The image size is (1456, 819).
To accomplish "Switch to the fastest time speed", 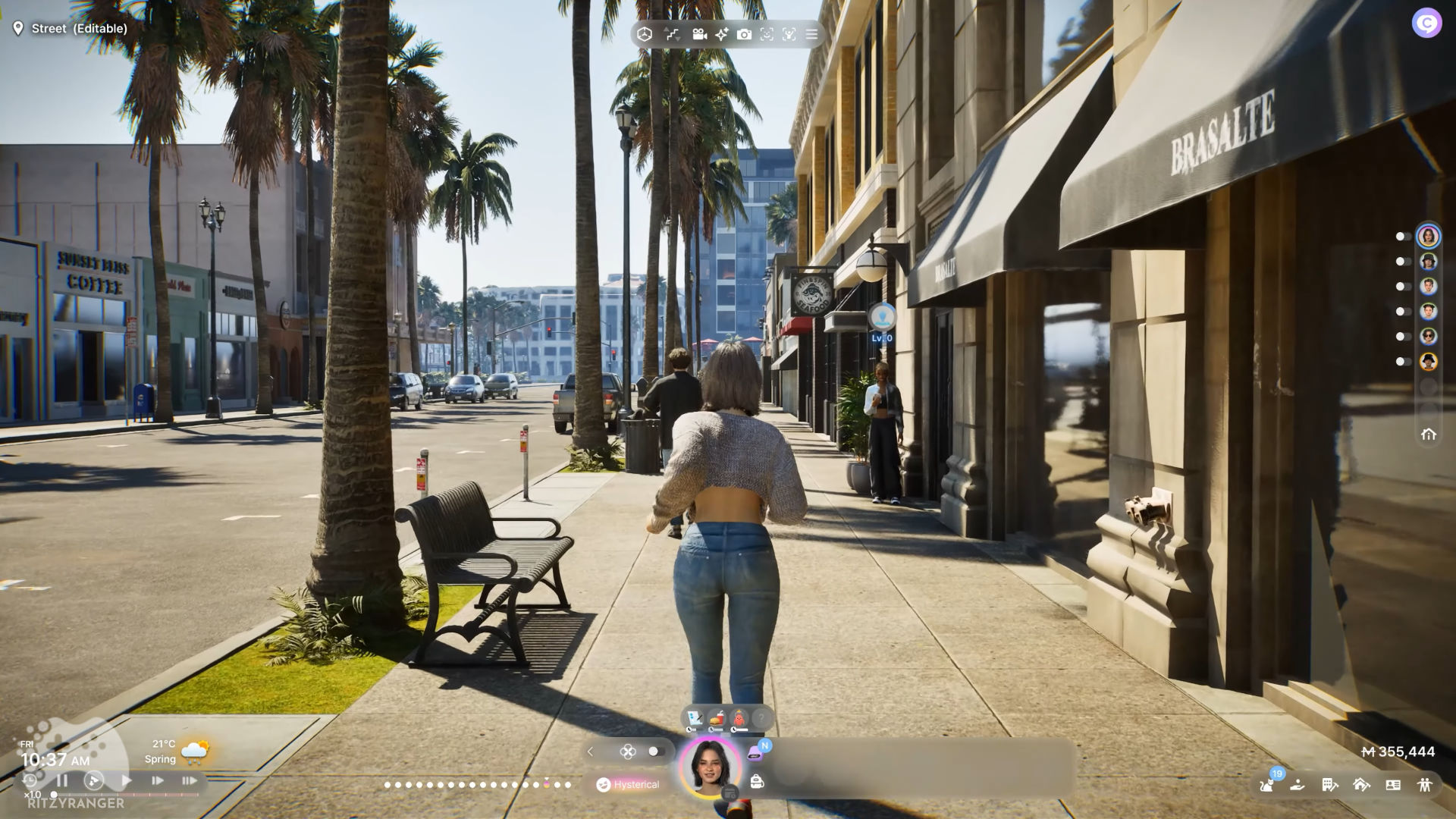I will pos(189,780).
